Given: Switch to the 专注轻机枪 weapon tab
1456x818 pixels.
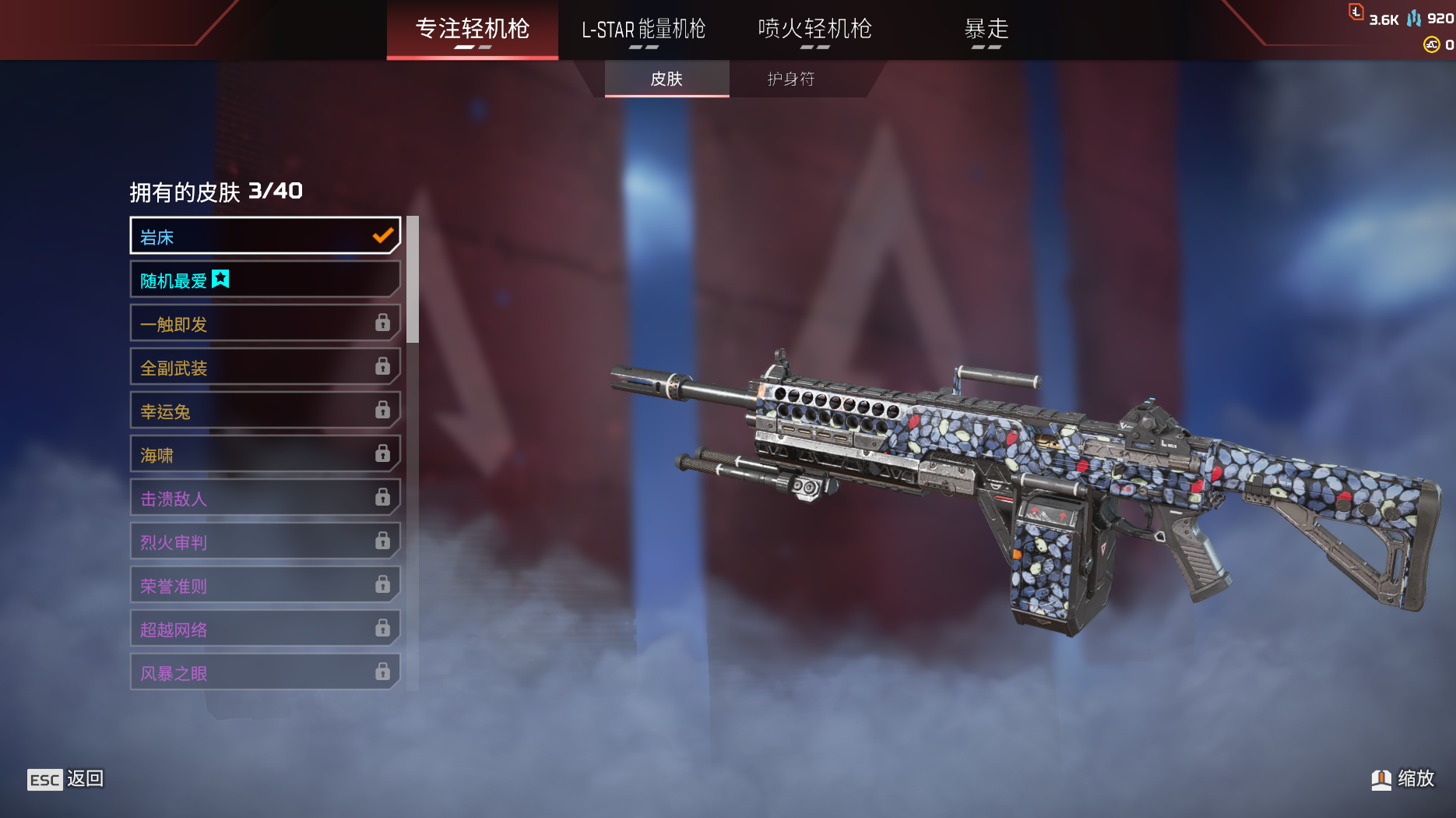Looking at the screenshot, I should 472,30.
